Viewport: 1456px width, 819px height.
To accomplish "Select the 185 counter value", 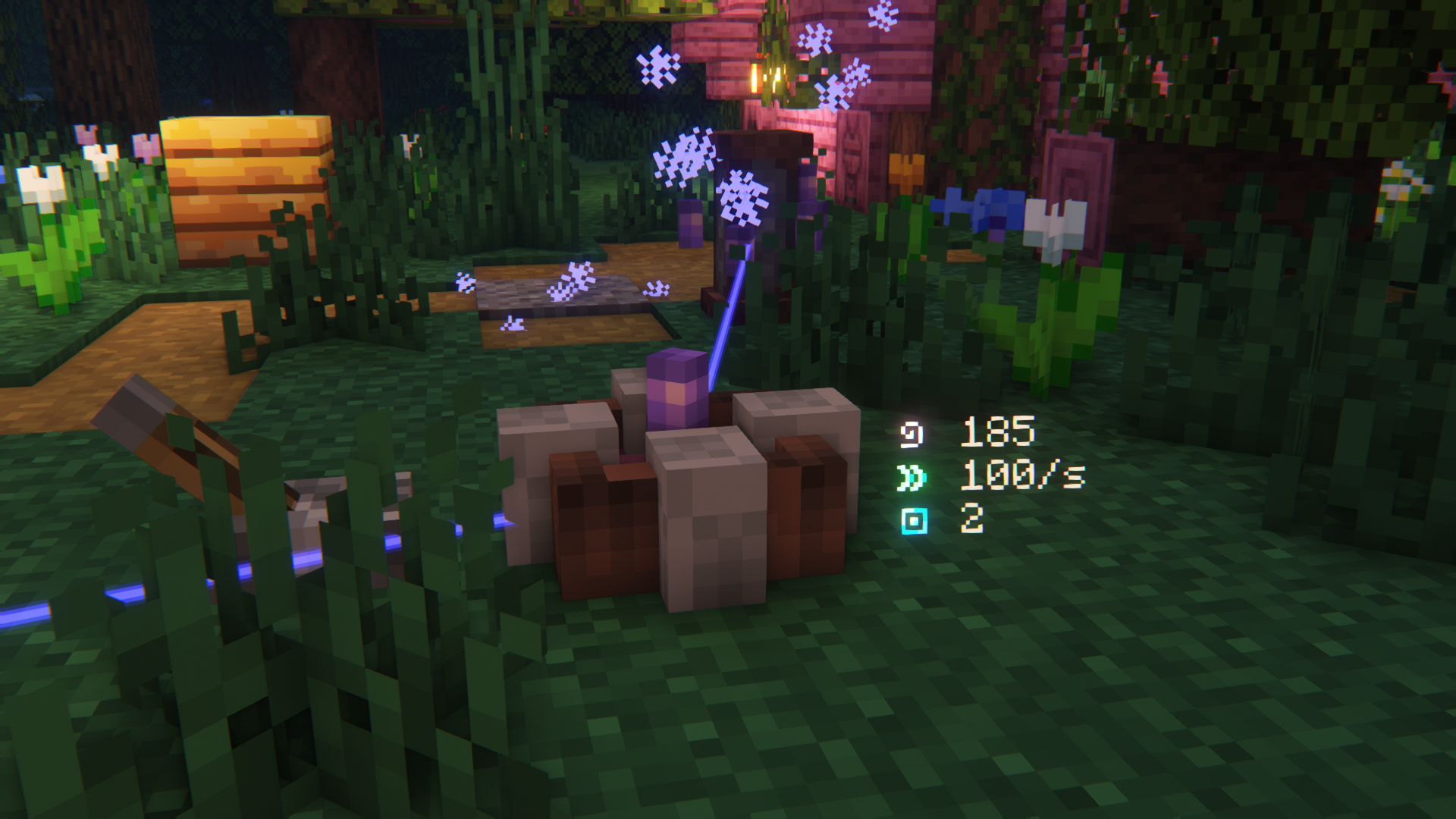I will click(997, 432).
